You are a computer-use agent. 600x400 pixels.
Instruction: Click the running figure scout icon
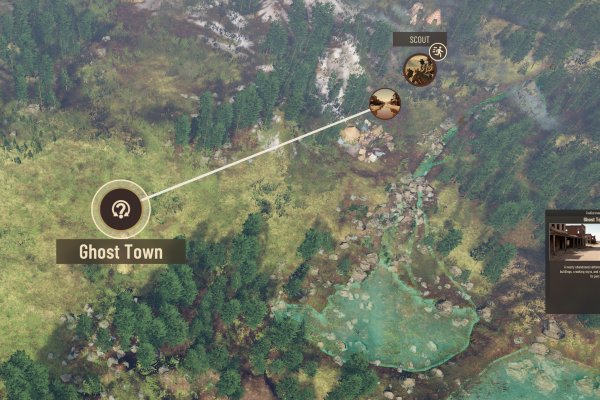(437, 52)
